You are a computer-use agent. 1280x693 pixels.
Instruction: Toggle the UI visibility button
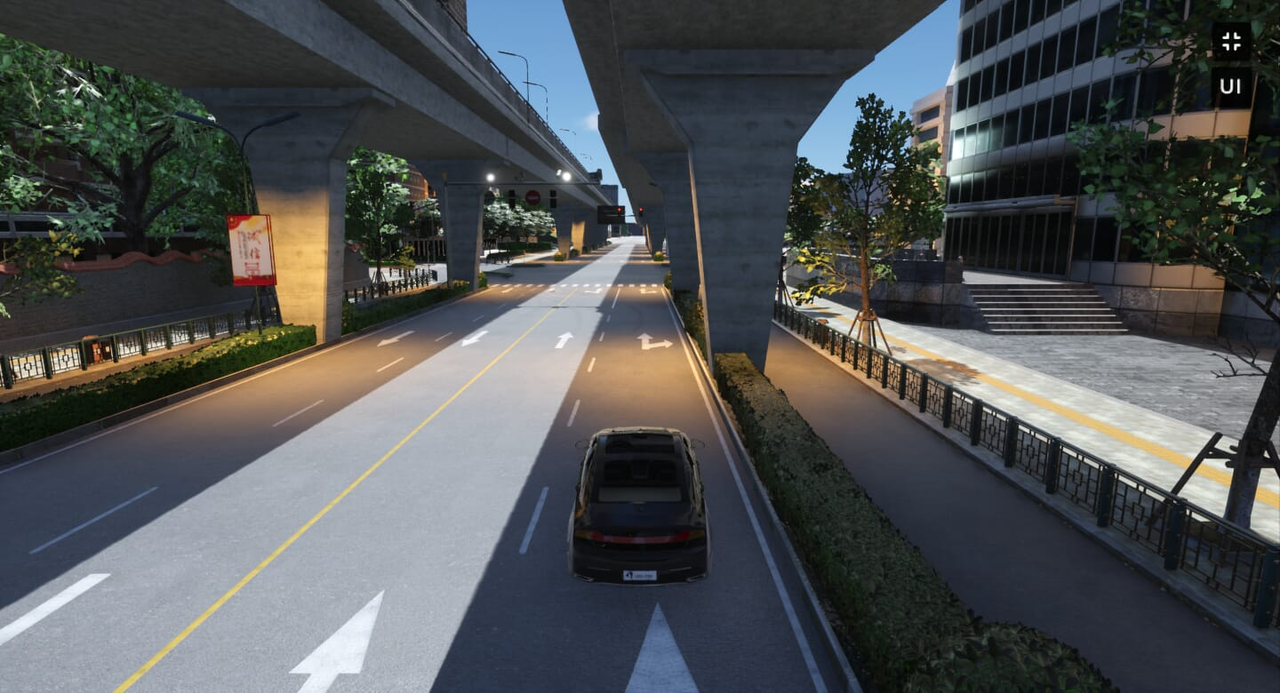click(1231, 87)
